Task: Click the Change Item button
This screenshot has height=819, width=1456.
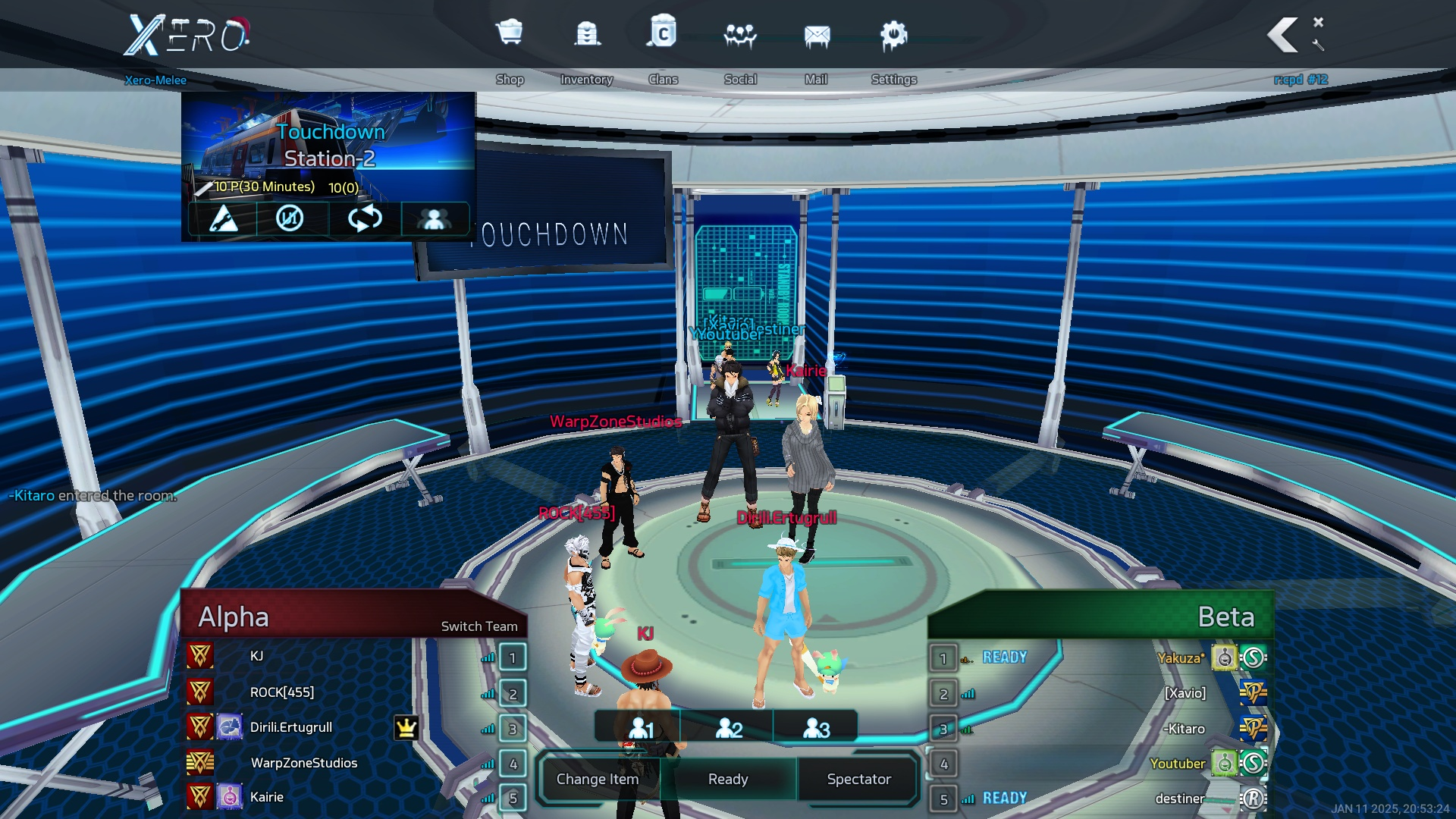Action: pyautogui.click(x=598, y=779)
